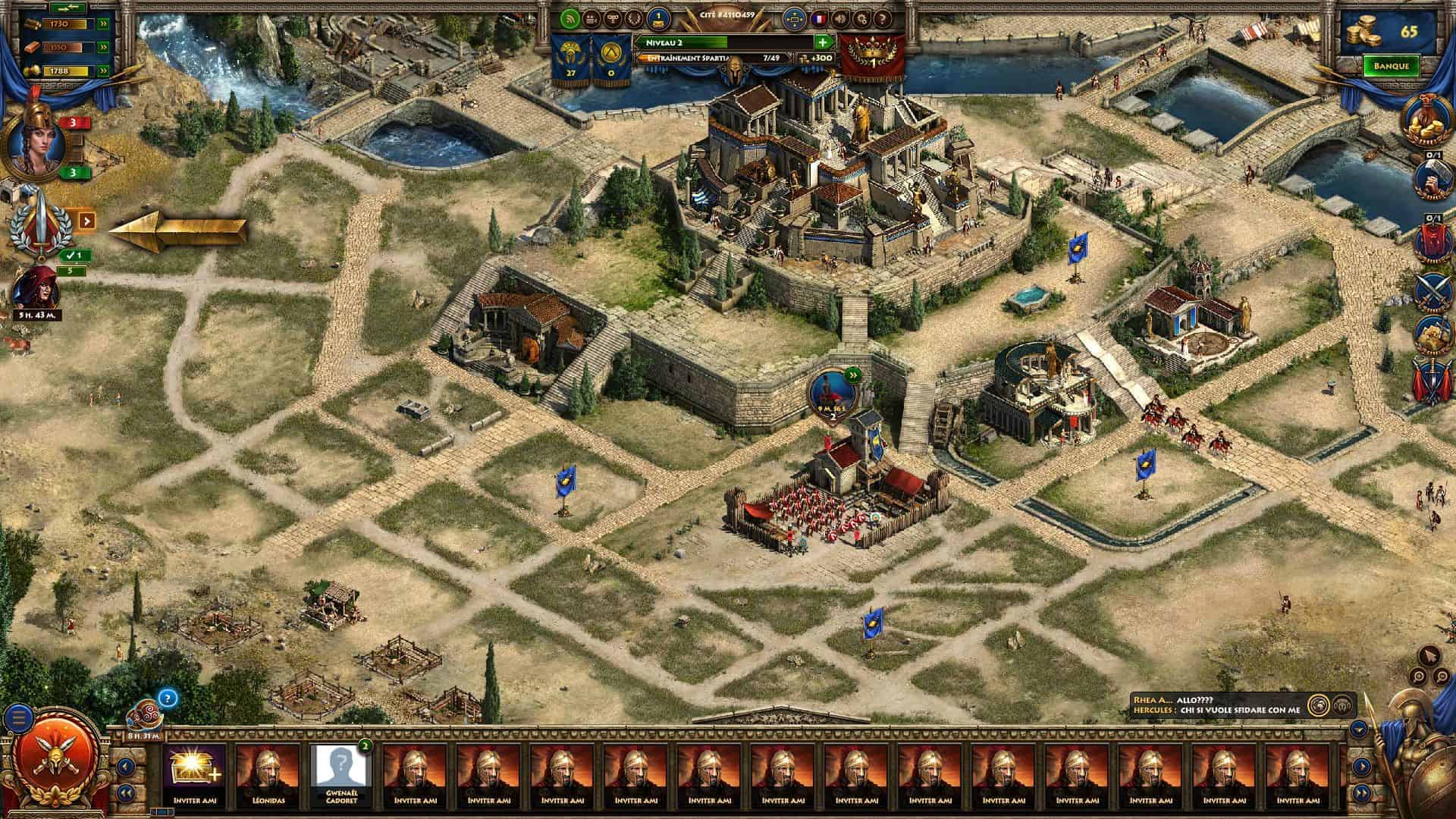Open the red Spartan battle menu button
Image resolution: width=1456 pixels, height=819 pixels.
tap(53, 760)
